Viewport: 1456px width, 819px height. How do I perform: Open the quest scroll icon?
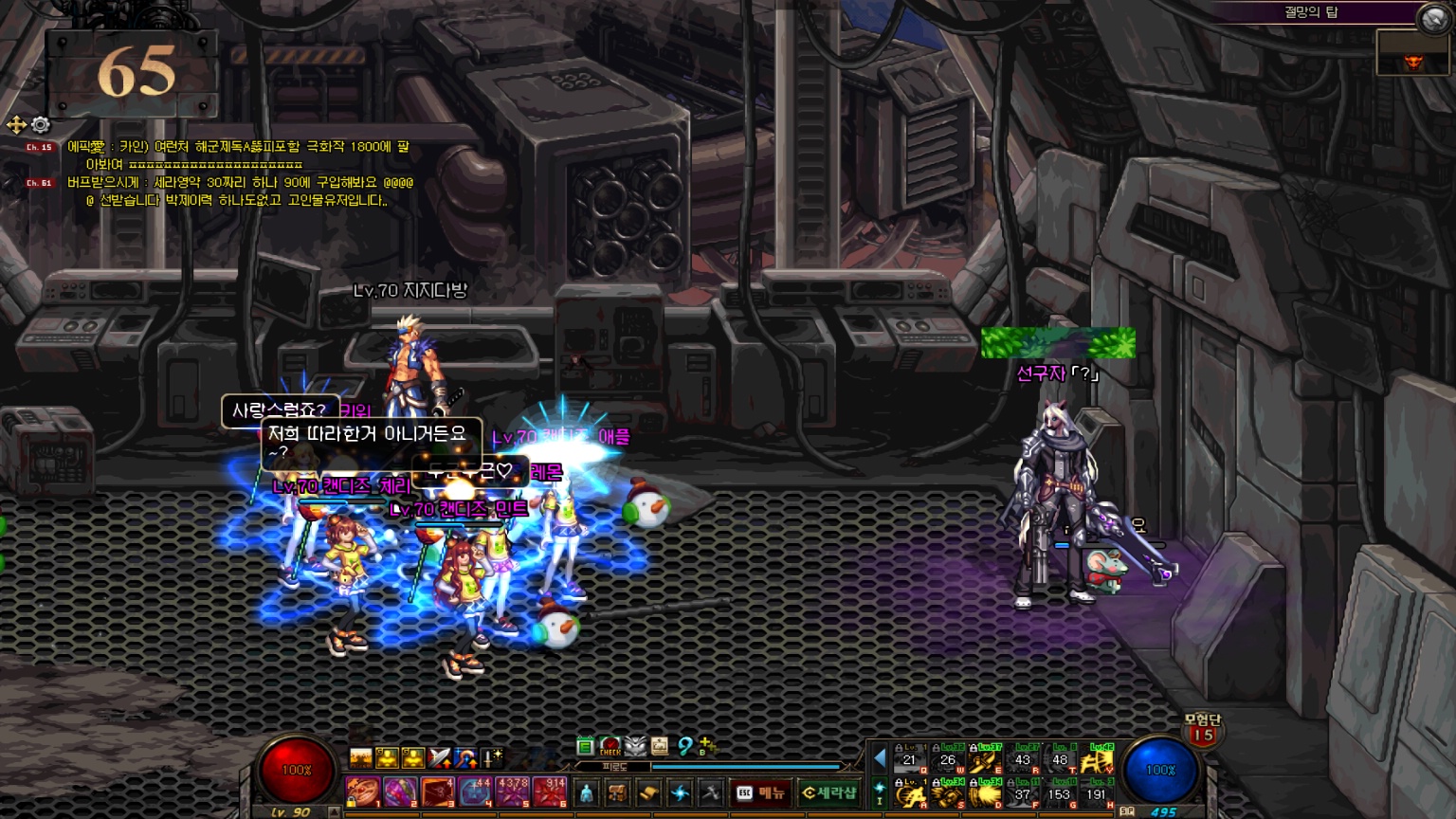point(648,792)
